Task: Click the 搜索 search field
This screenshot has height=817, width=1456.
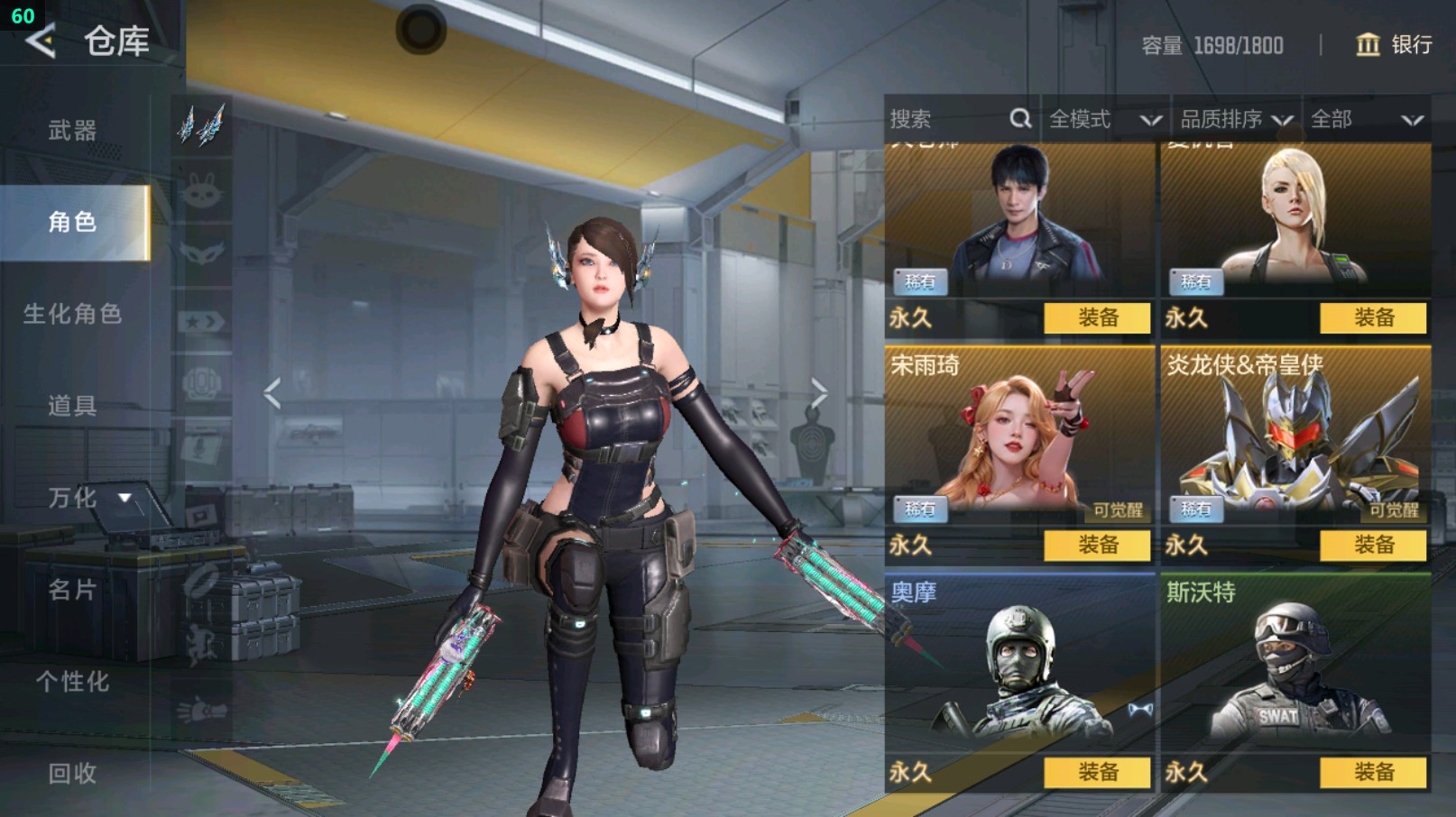Action: click(947, 119)
